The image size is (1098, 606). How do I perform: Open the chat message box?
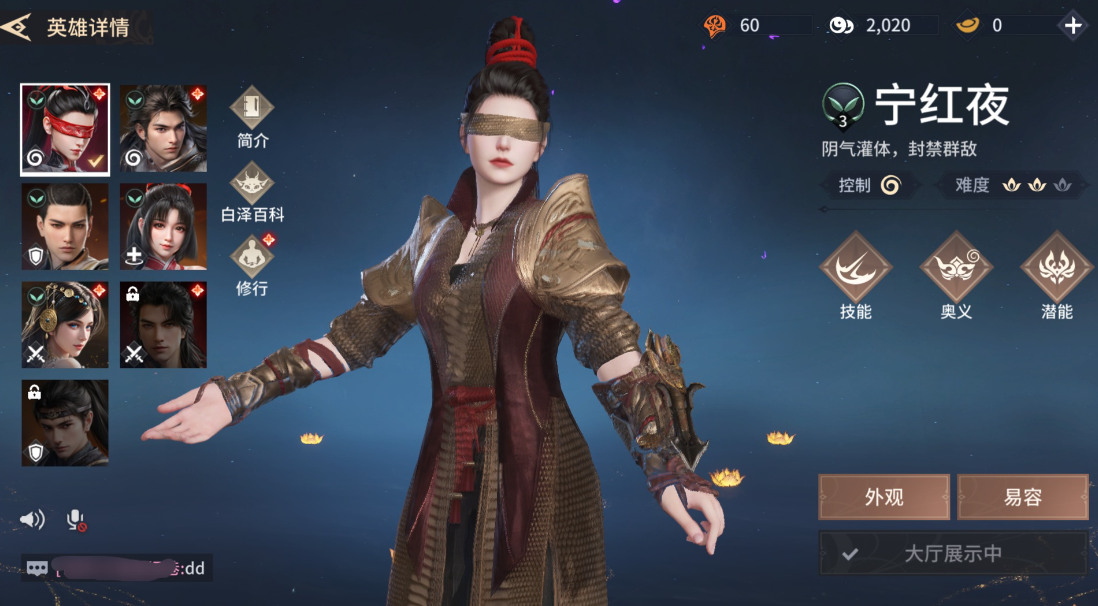(117, 568)
